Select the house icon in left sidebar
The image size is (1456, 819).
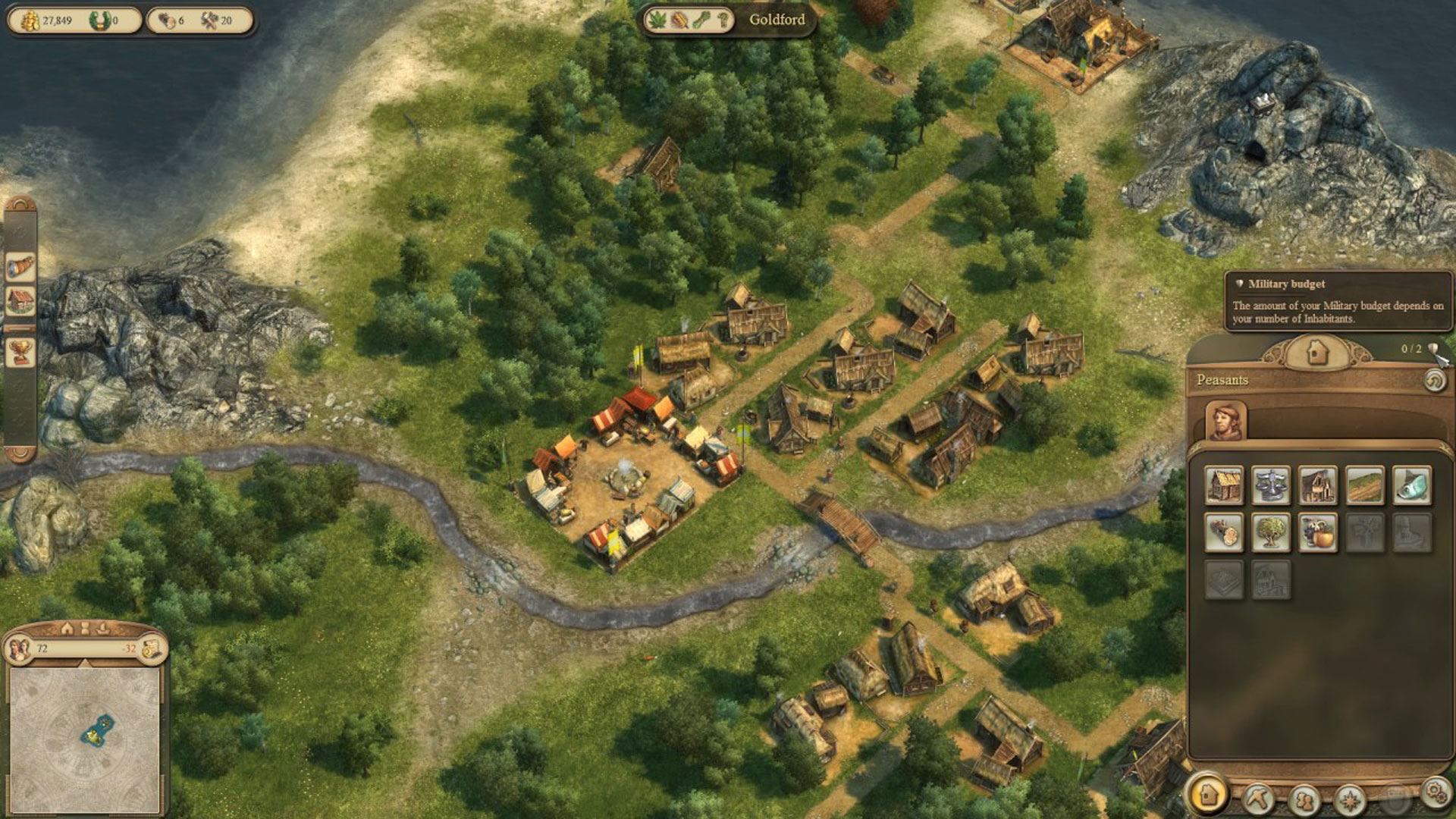point(20,300)
